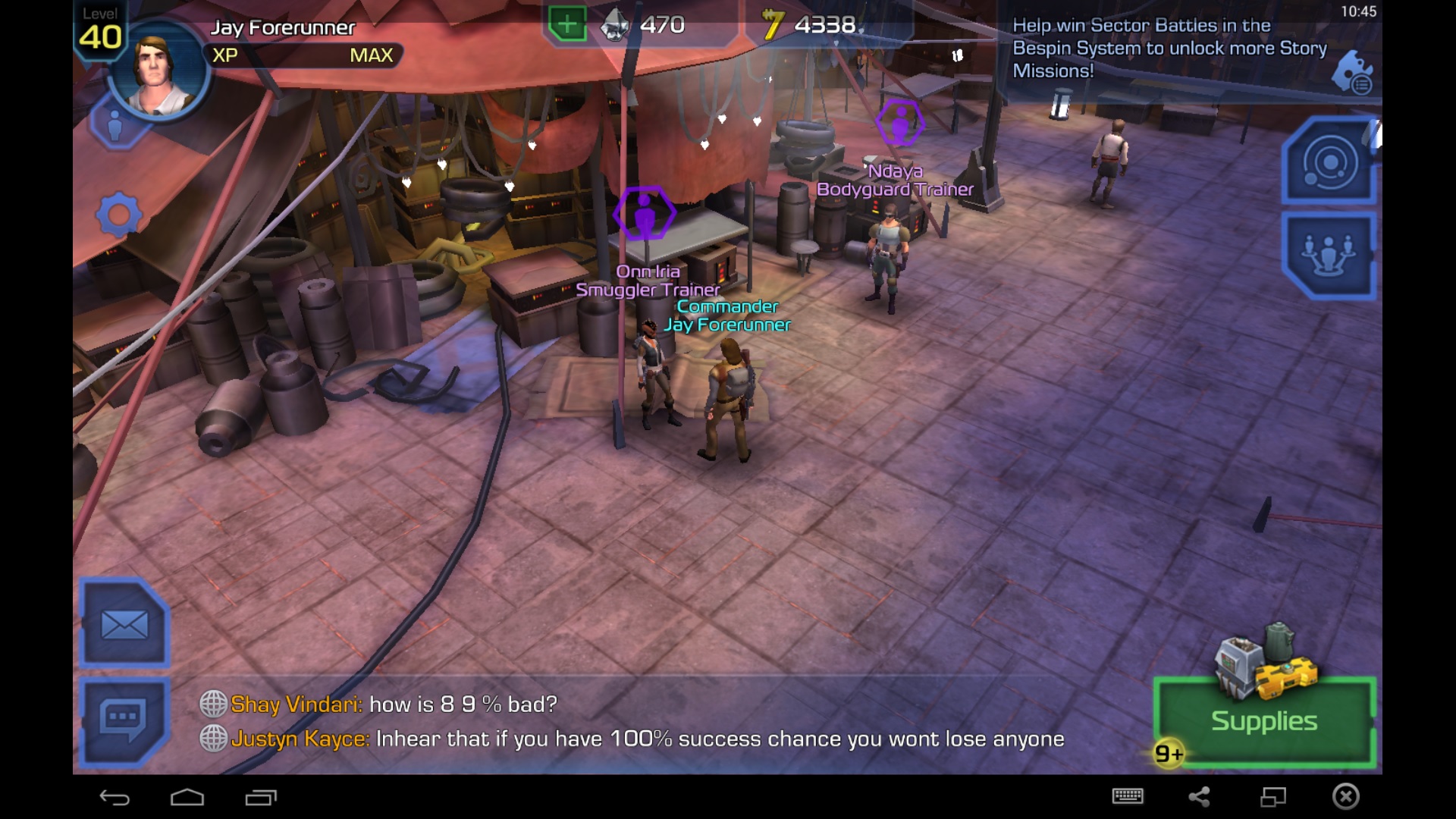1456x819 pixels.
Task: Open the Supplies crate button
Action: (x=1263, y=719)
